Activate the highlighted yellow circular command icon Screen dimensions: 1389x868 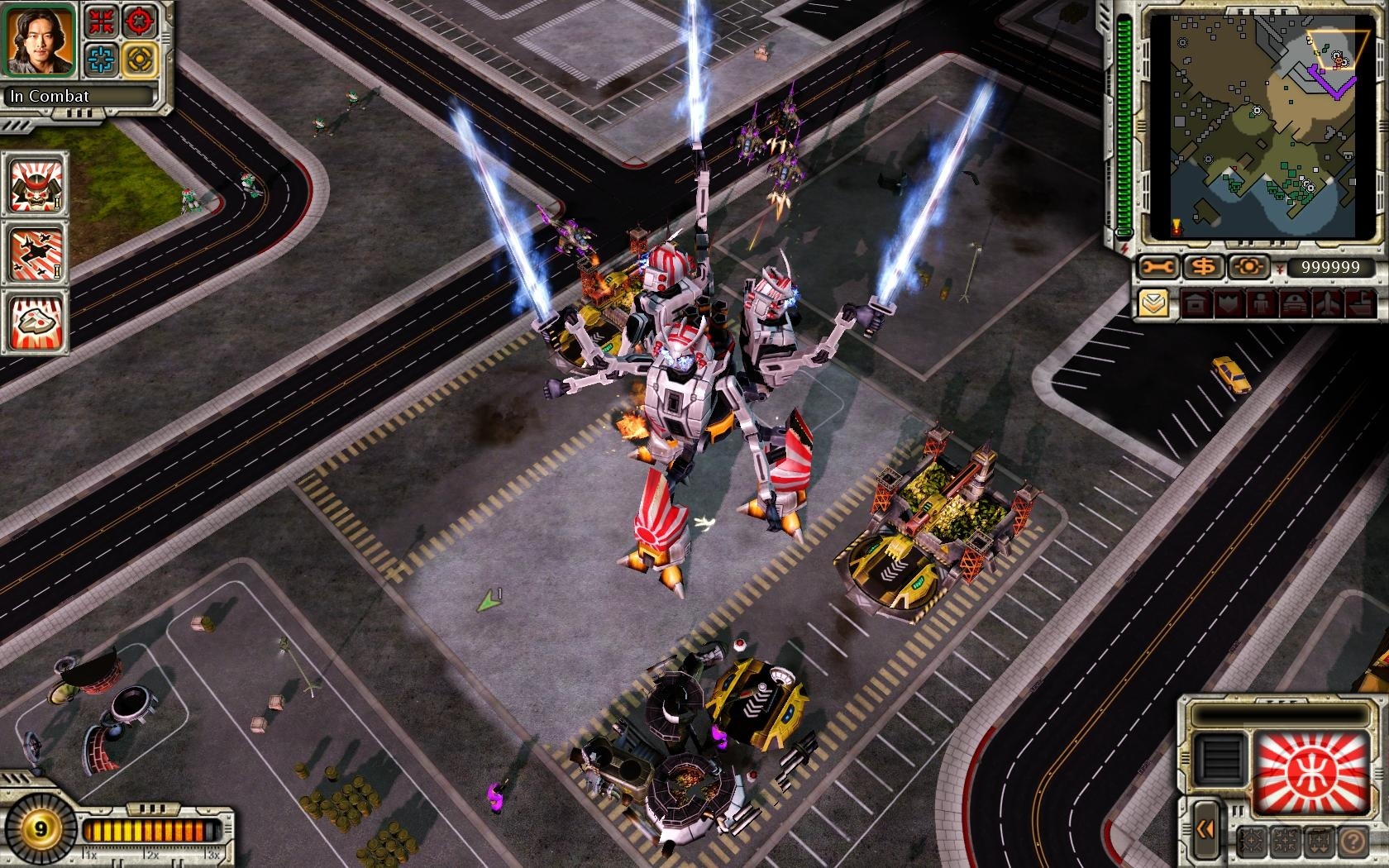click(140, 60)
